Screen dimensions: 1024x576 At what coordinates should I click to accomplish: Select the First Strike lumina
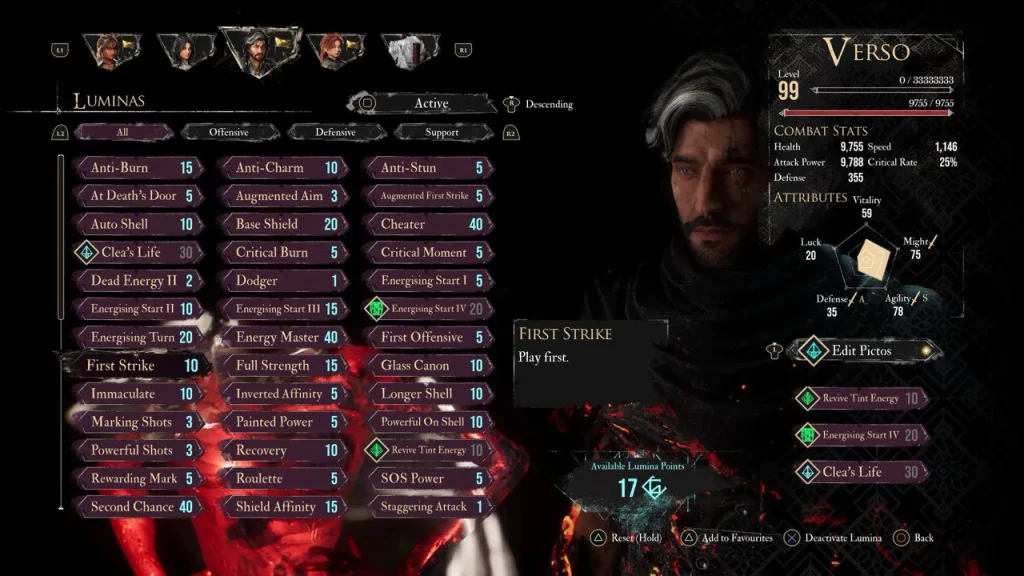click(x=136, y=366)
